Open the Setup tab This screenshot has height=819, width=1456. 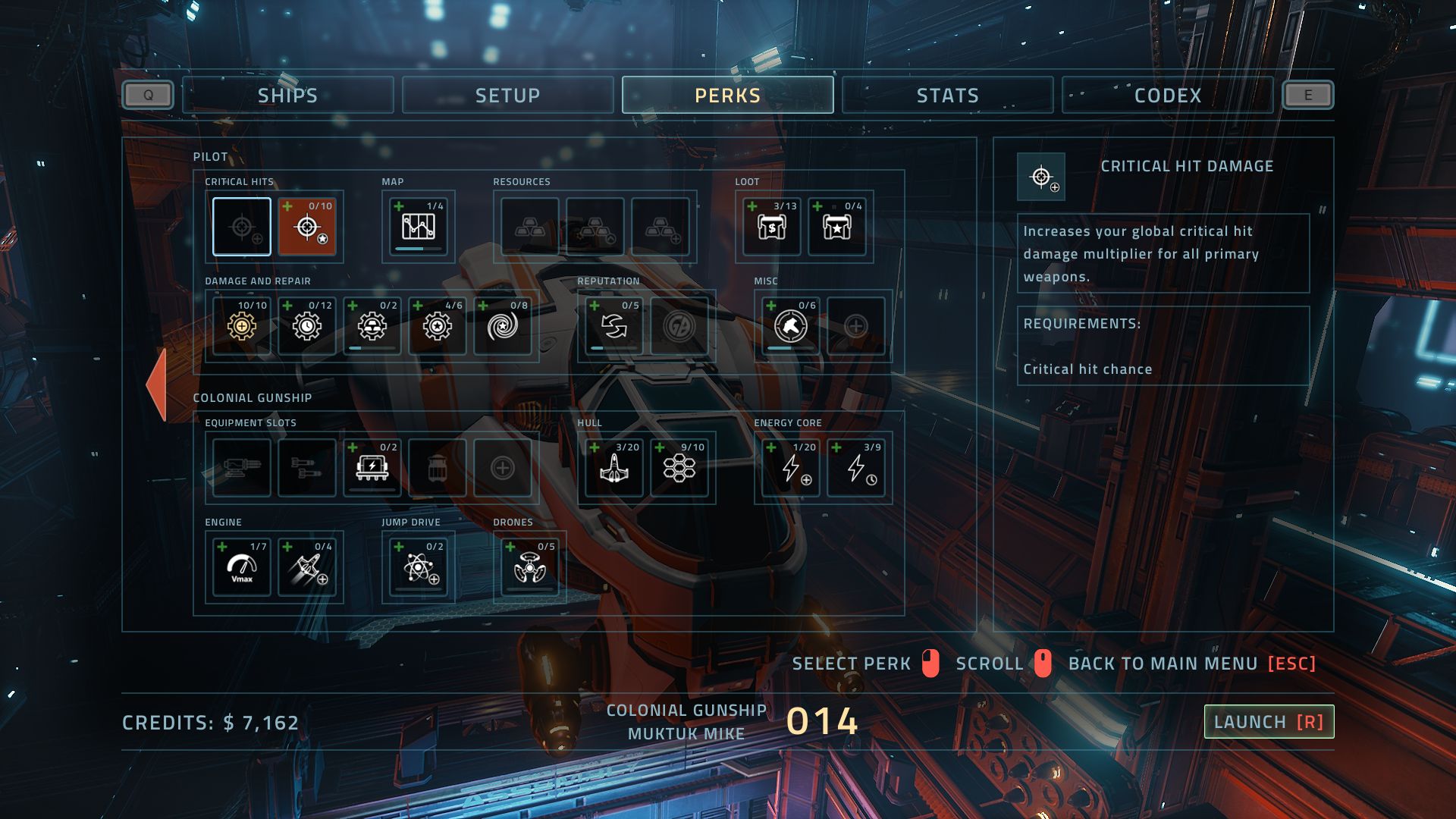(x=507, y=96)
